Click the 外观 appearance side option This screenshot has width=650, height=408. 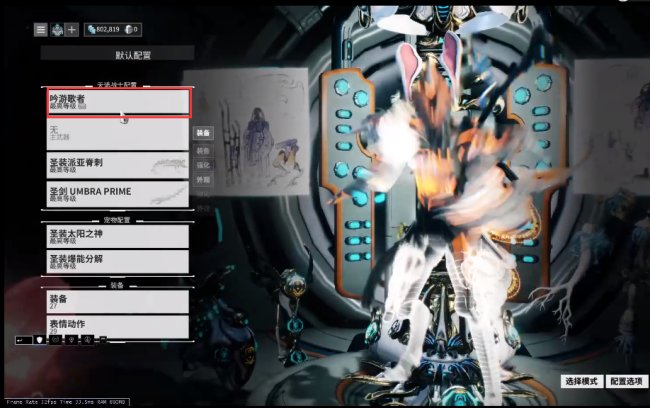pyautogui.click(x=203, y=181)
